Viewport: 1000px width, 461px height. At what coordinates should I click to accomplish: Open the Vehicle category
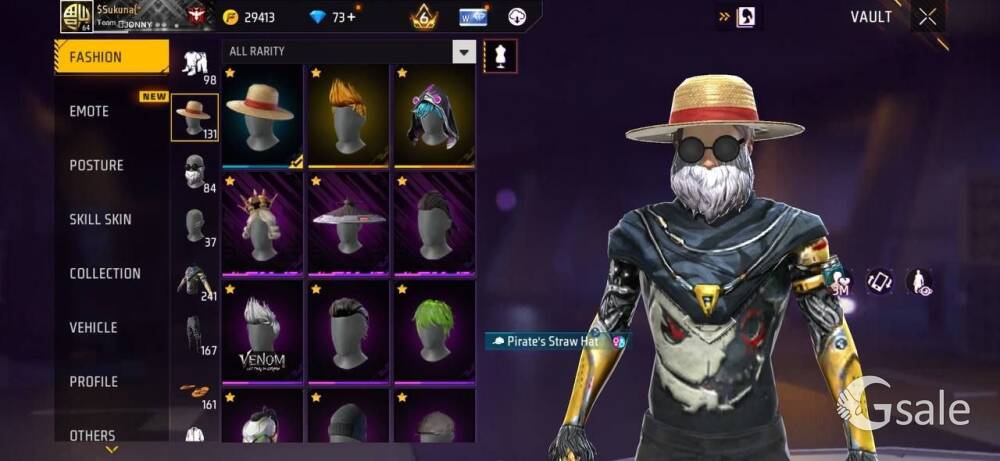point(93,327)
